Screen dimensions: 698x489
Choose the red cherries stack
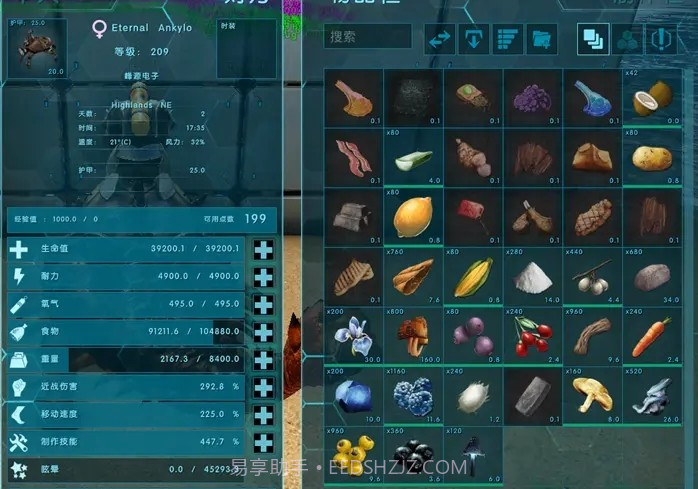tap(531, 336)
